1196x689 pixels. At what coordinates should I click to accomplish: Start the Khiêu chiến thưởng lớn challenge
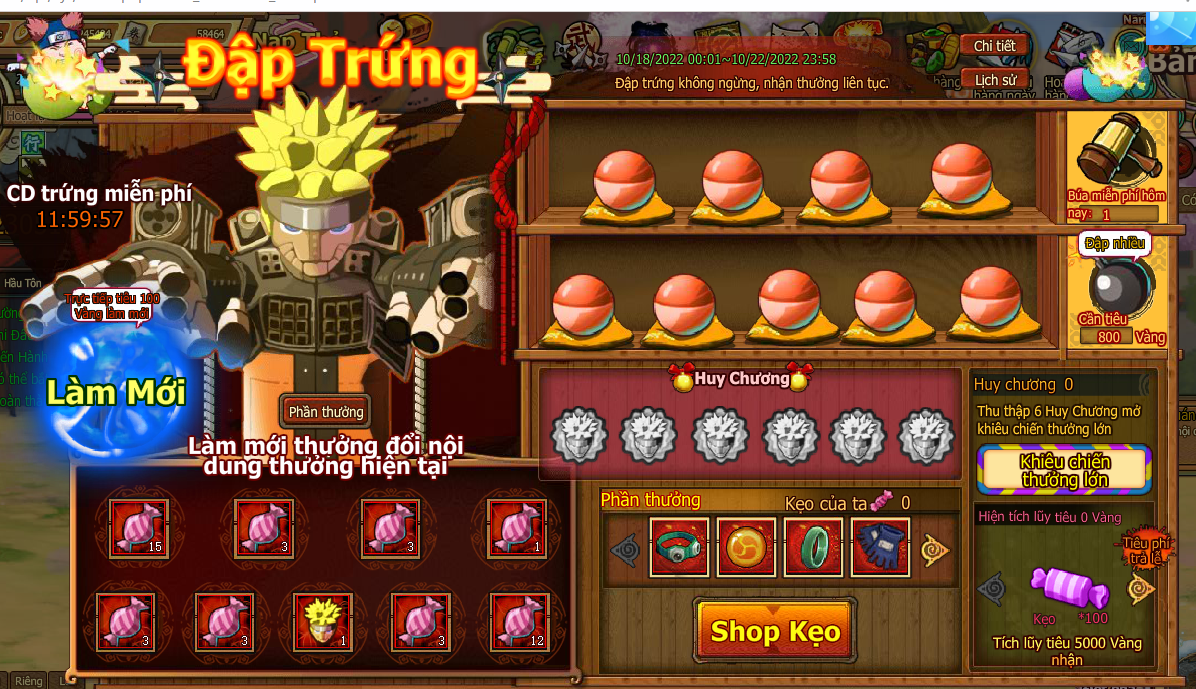tap(1063, 471)
